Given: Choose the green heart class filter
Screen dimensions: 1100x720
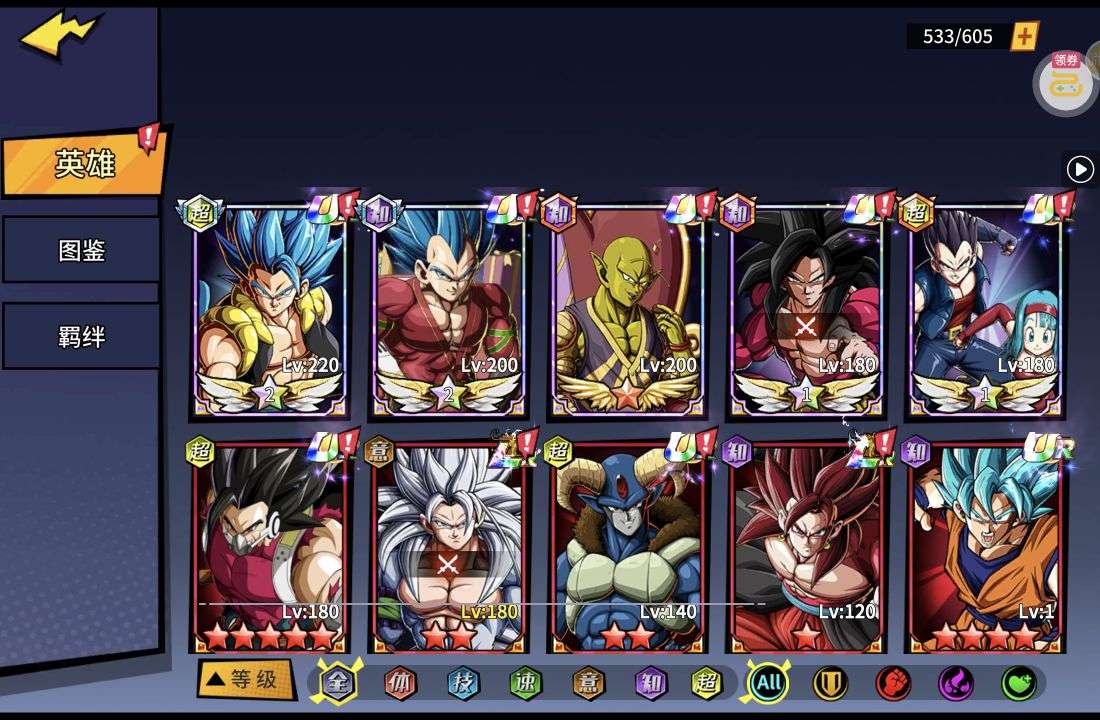Looking at the screenshot, I should coord(1018,683).
